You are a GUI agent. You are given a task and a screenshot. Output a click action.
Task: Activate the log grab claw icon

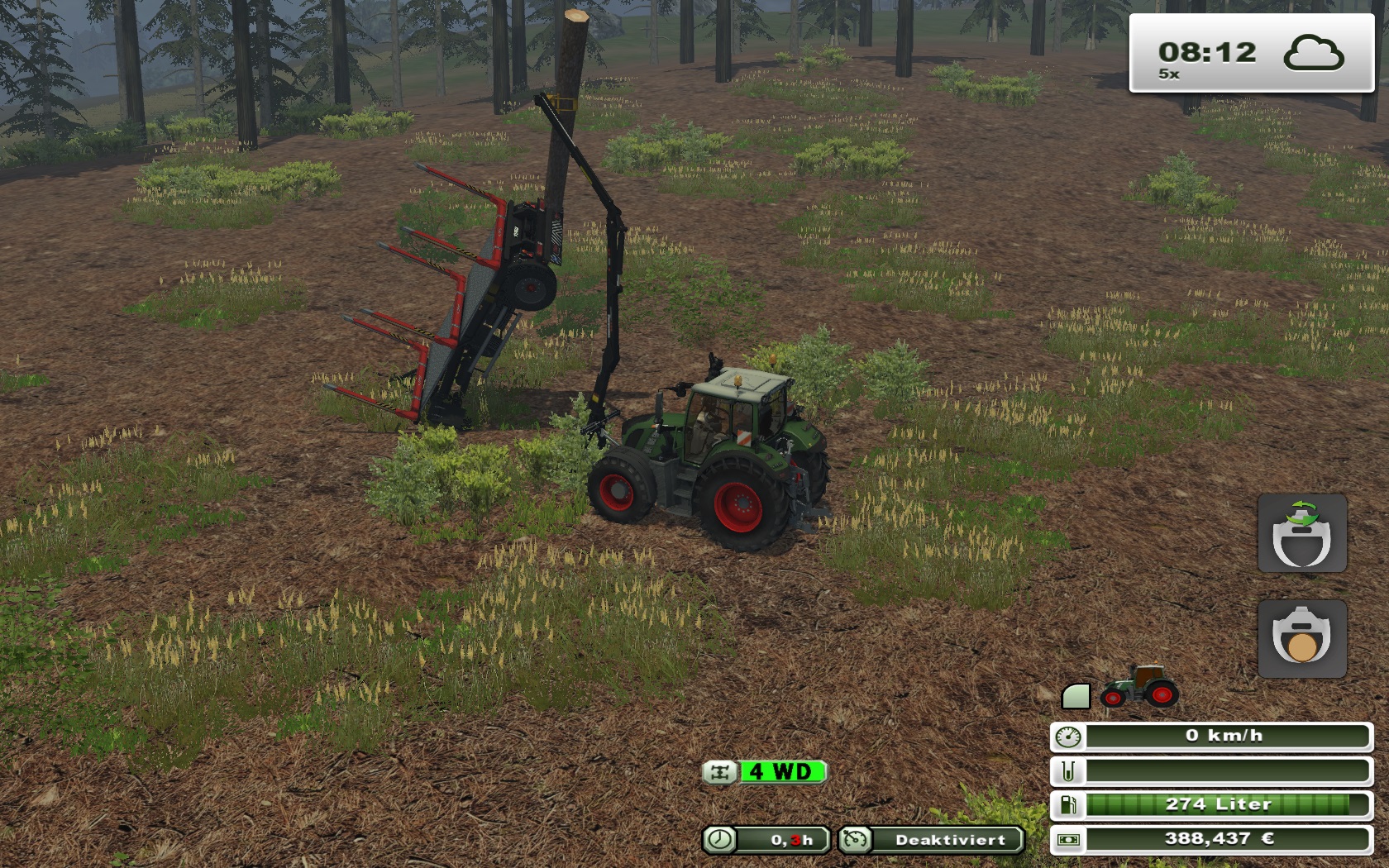(x=1301, y=638)
